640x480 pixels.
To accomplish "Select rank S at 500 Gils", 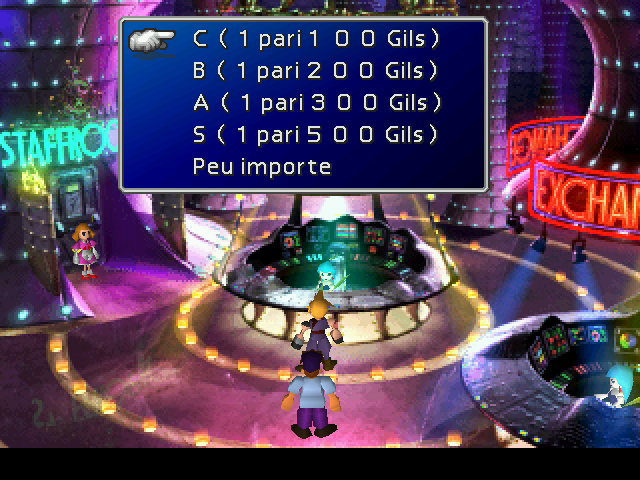I will (316, 134).
